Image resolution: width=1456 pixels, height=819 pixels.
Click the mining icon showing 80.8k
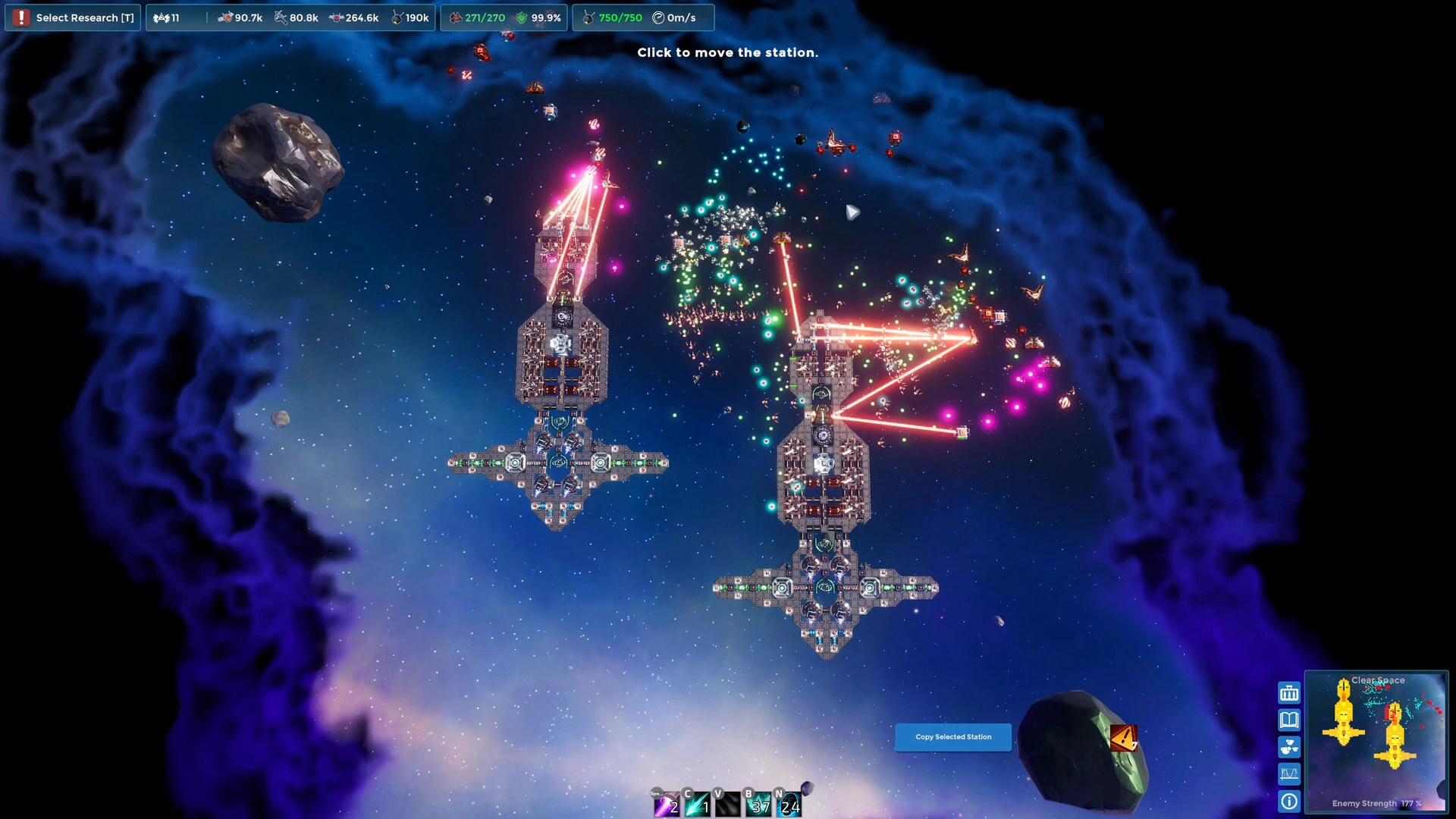click(x=279, y=17)
